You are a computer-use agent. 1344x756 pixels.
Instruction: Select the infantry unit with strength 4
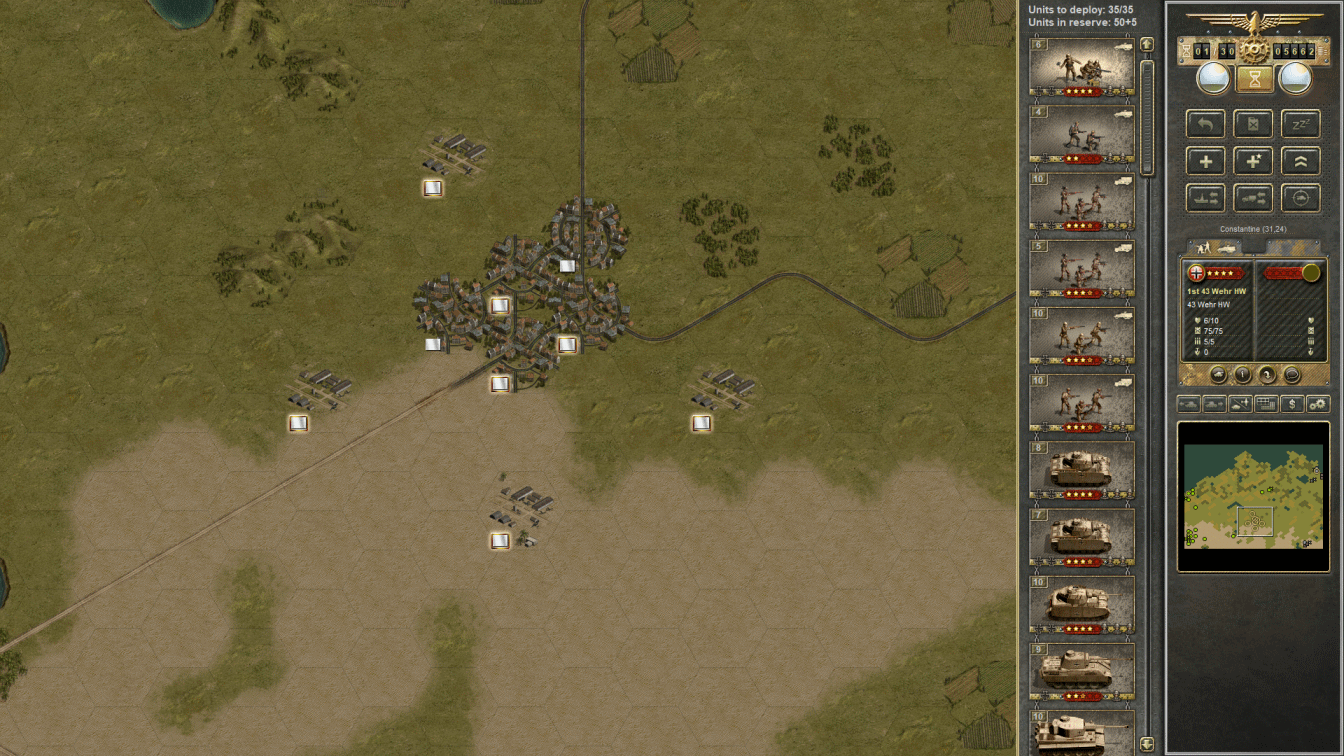click(x=1081, y=134)
